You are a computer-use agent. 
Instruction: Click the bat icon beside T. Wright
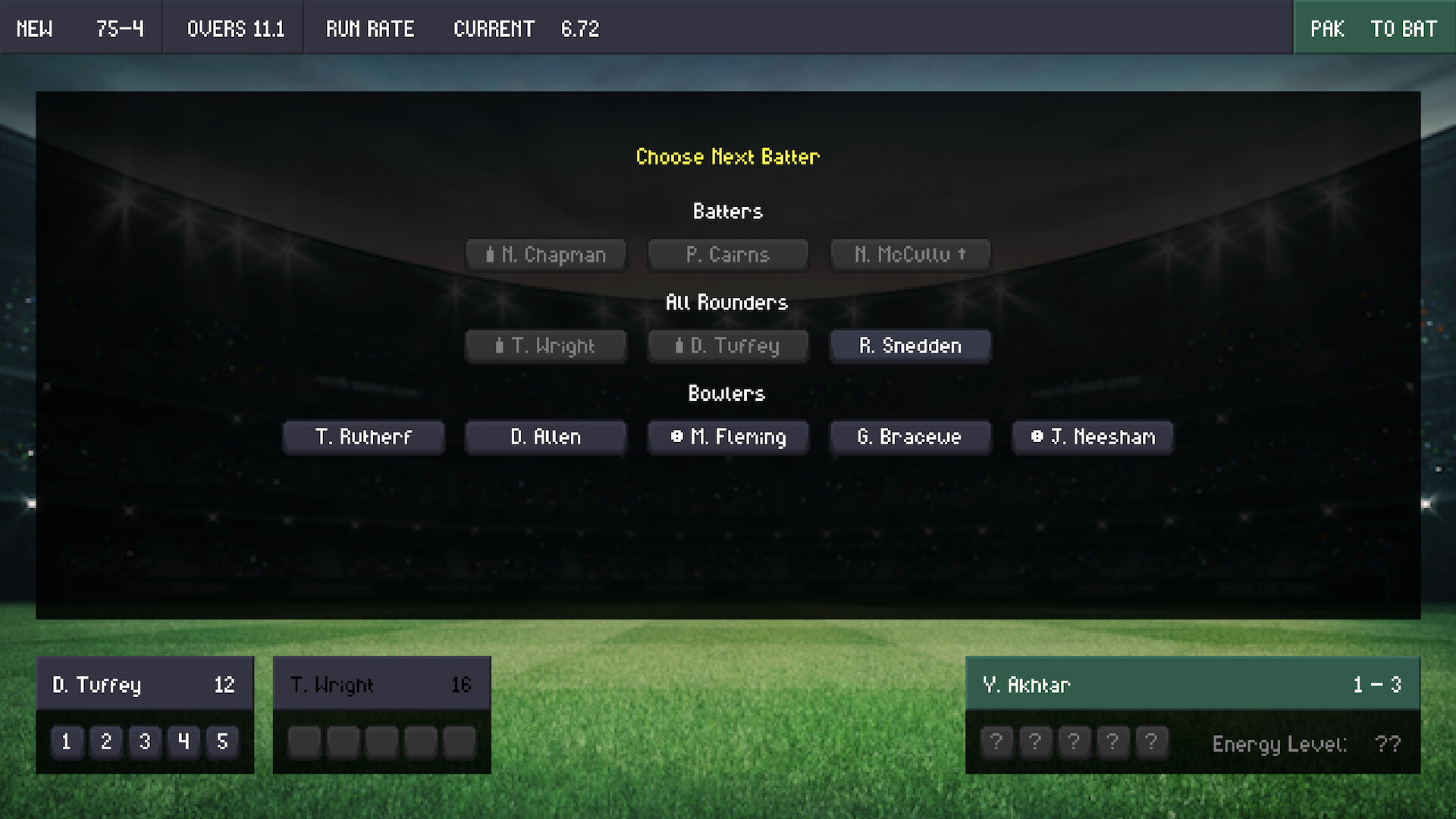click(498, 346)
